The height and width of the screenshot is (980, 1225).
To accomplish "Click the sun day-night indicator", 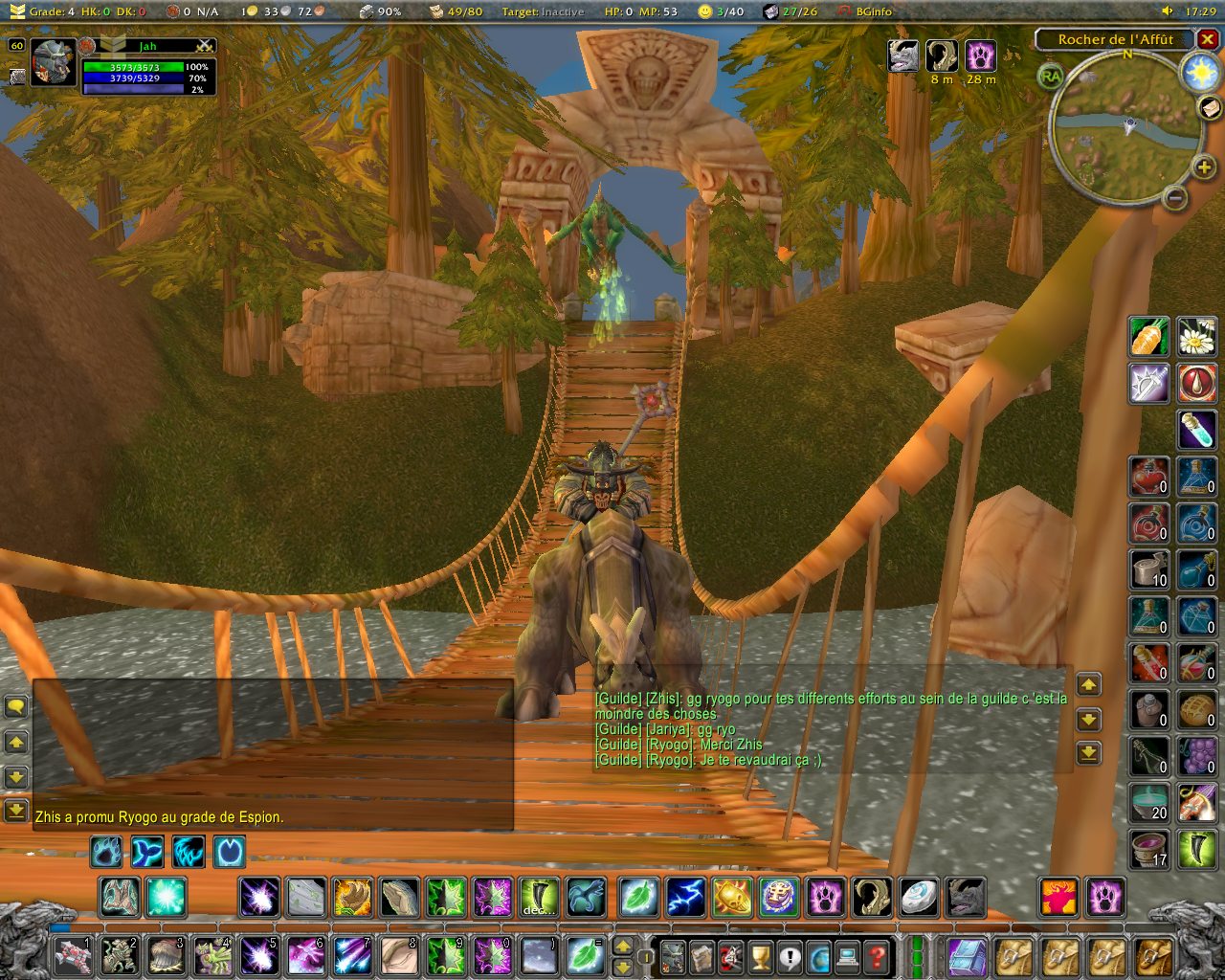I will pos(1200,73).
